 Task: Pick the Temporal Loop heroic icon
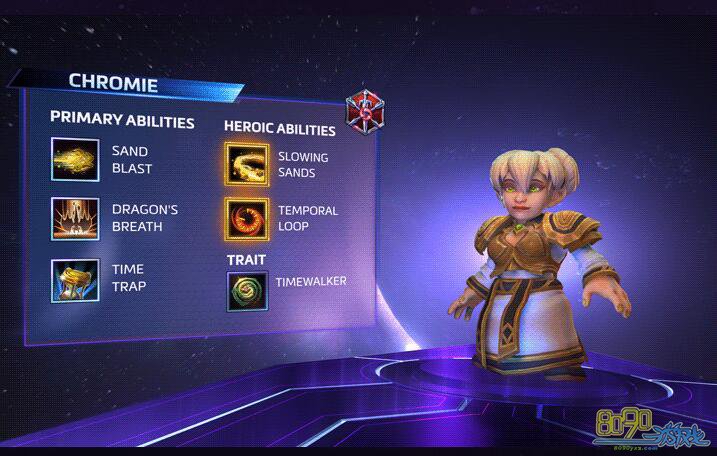click(x=247, y=218)
